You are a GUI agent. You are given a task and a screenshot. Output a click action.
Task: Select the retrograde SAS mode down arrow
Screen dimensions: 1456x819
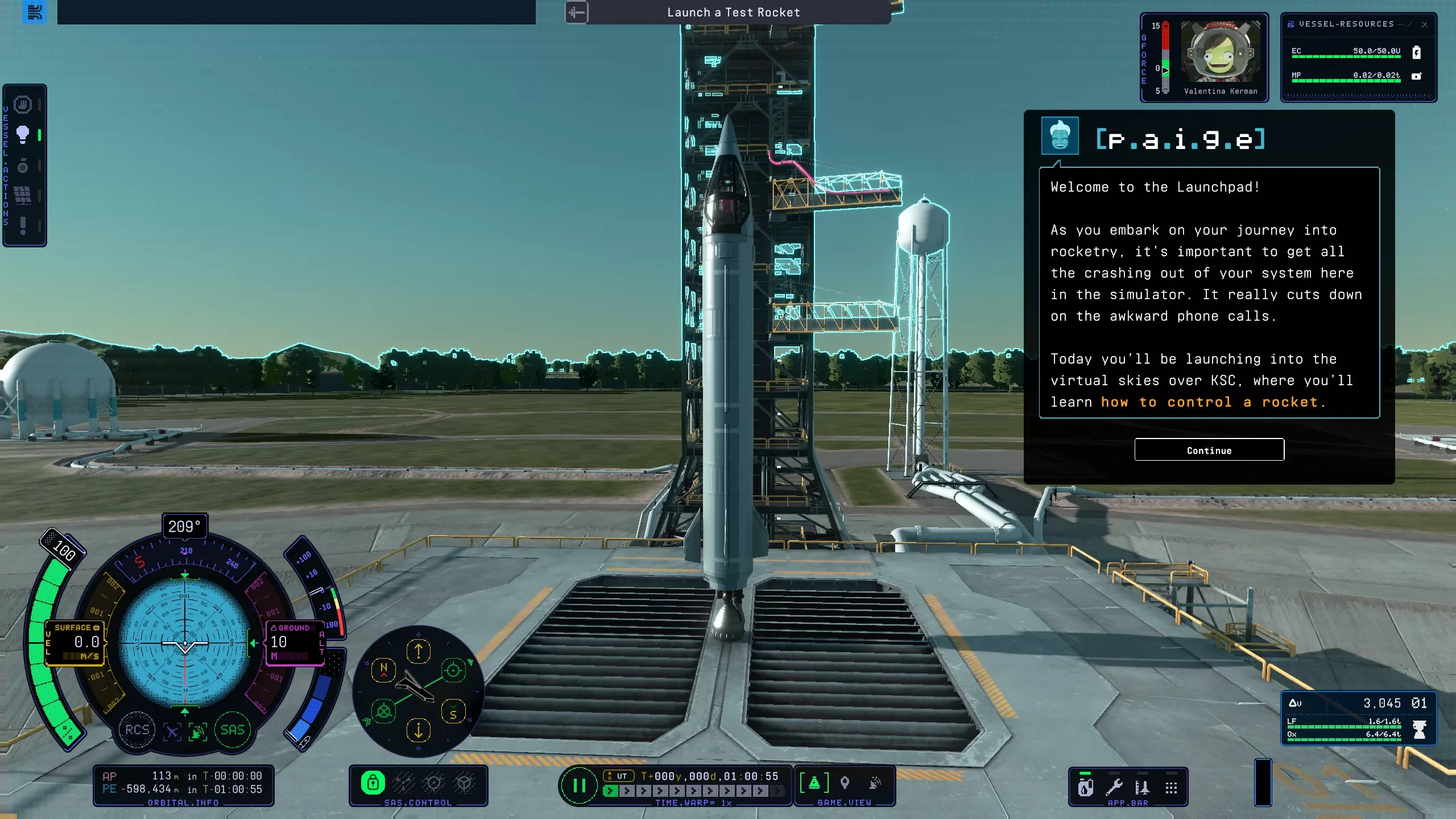click(419, 730)
